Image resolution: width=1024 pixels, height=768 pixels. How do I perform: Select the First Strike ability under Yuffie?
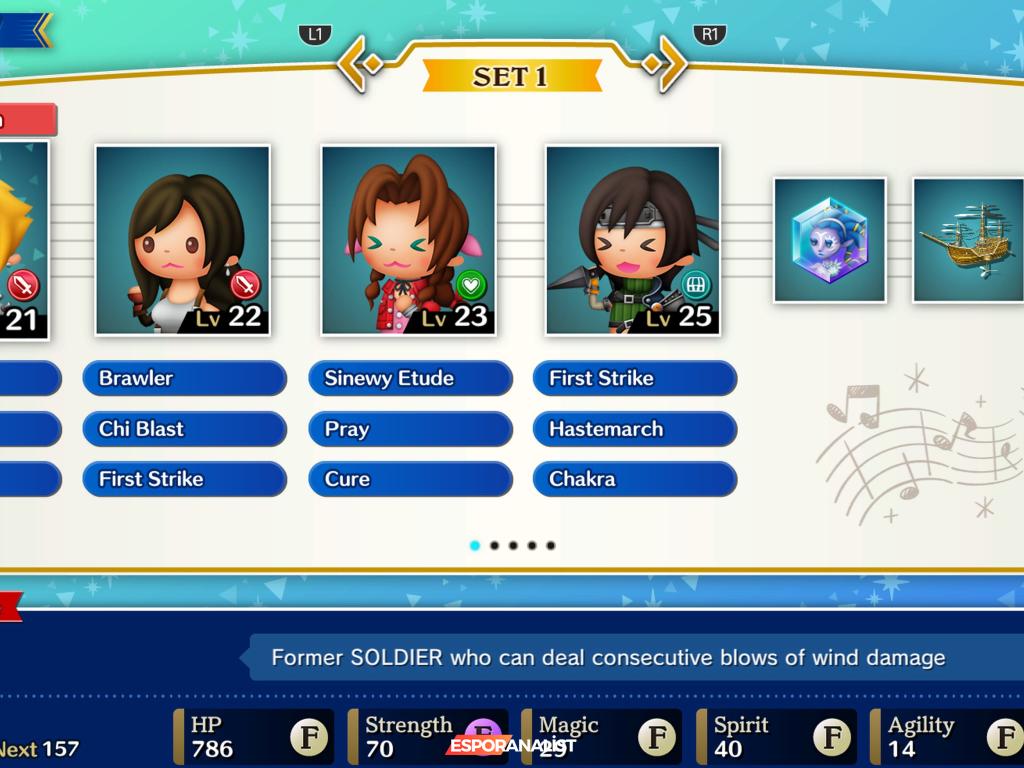[635, 379]
